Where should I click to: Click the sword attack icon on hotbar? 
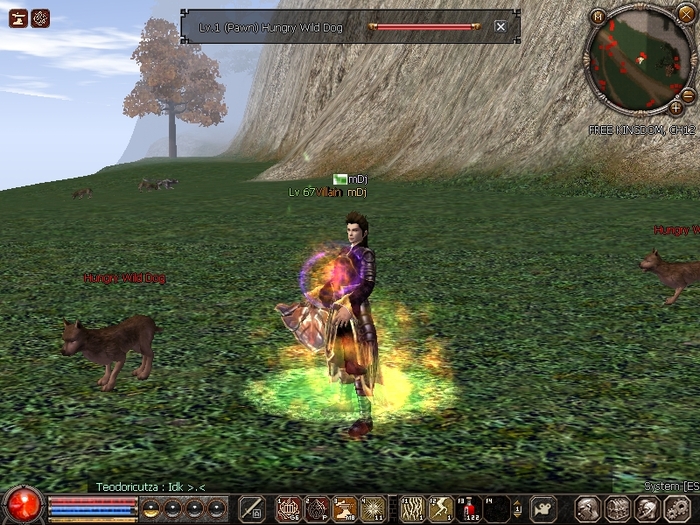(x=252, y=508)
